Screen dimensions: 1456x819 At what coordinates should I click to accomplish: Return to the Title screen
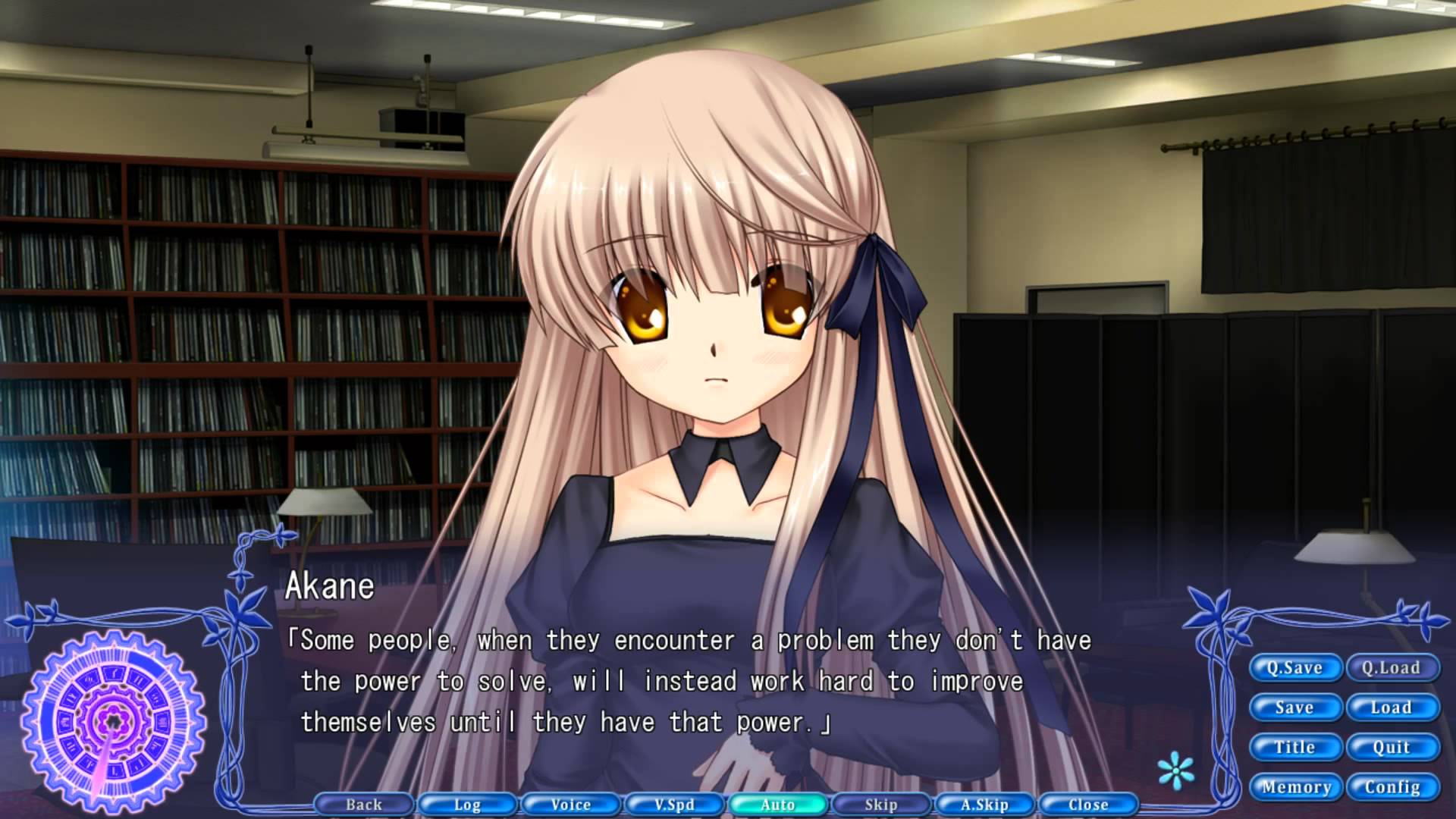point(1294,747)
